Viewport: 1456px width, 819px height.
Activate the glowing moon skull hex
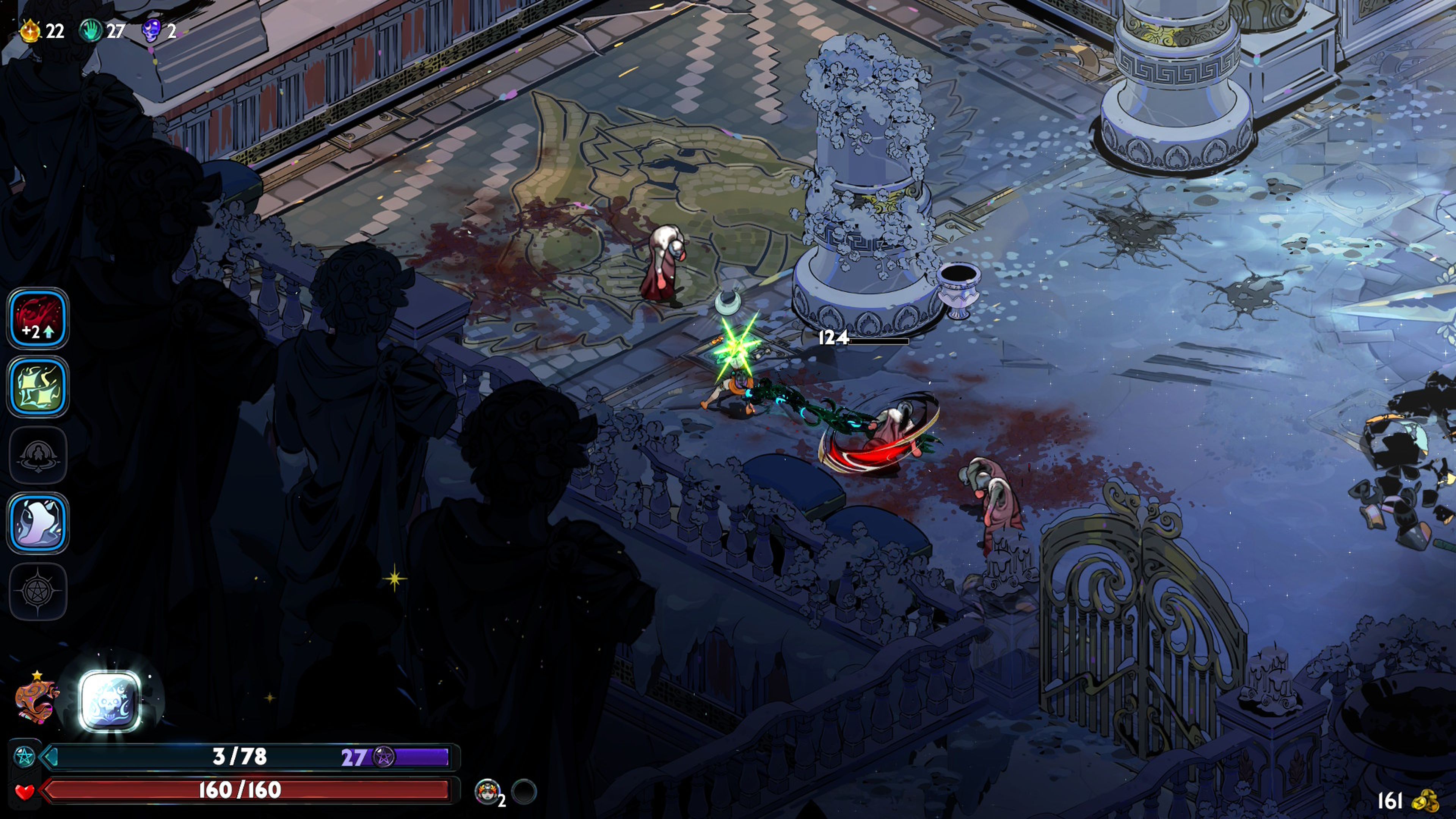tap(110, 701)
